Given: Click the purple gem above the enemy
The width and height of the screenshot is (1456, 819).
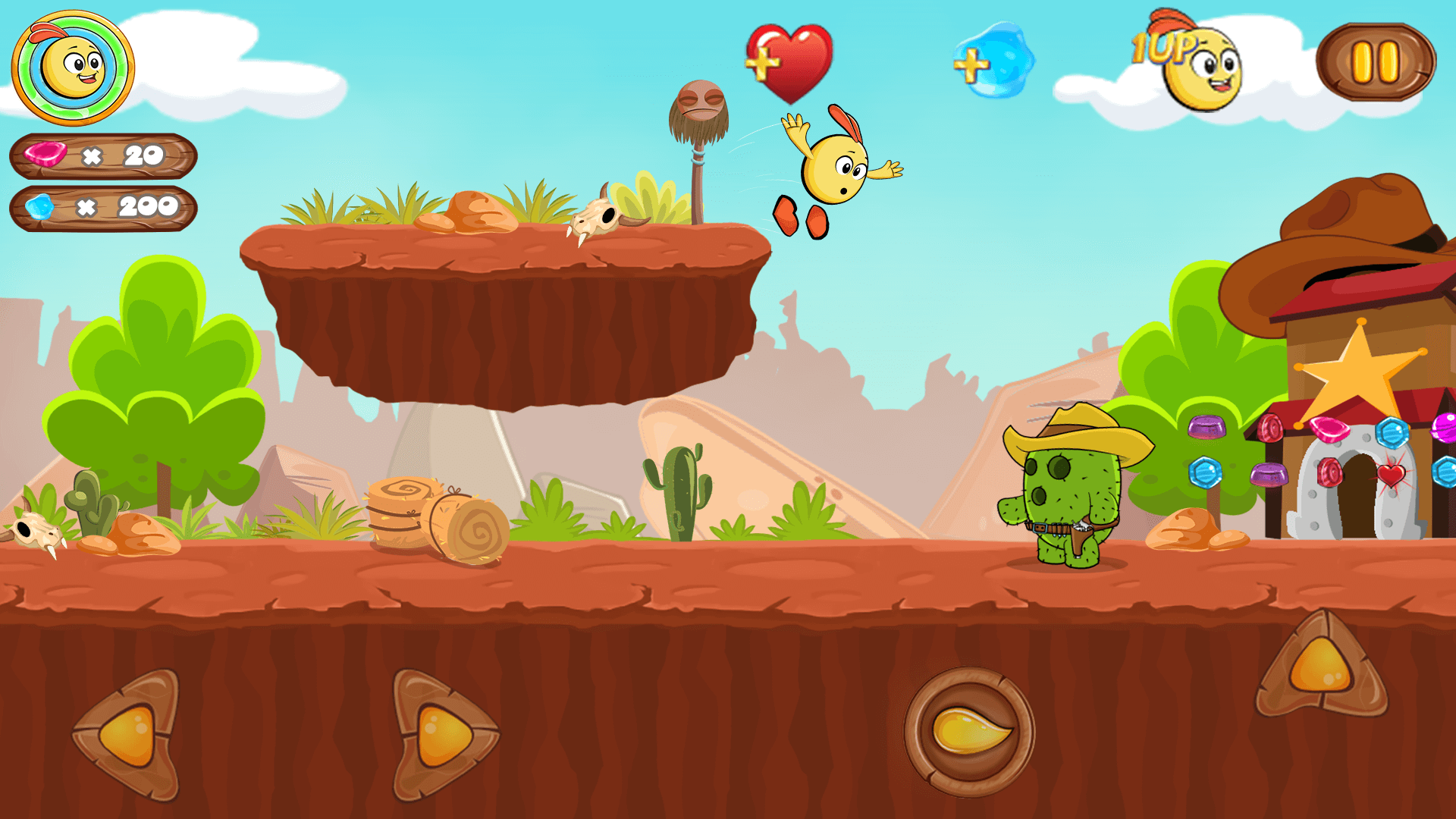Looking at the screenshot, I should coord(1206,428).
